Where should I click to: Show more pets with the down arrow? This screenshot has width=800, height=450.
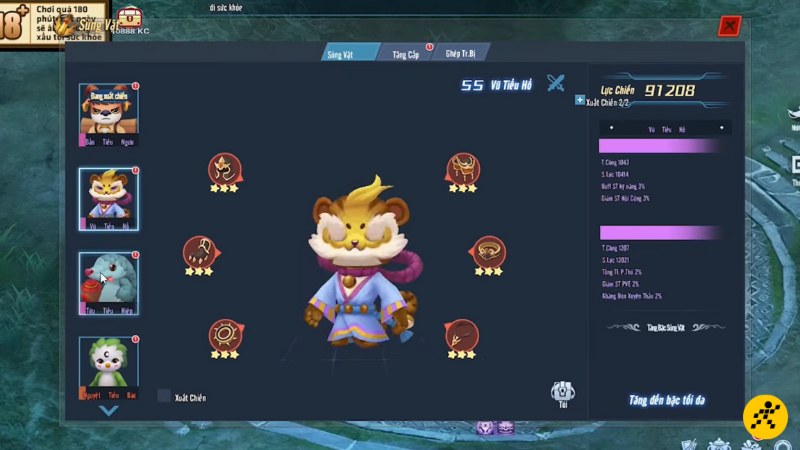click(x=108, y=410)
